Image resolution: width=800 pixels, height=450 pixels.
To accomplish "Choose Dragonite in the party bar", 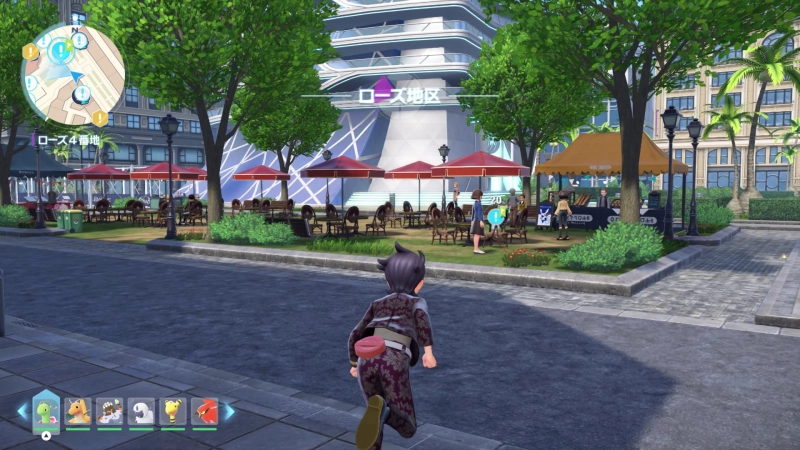I will pyautogui.click(x=78, y=411).
